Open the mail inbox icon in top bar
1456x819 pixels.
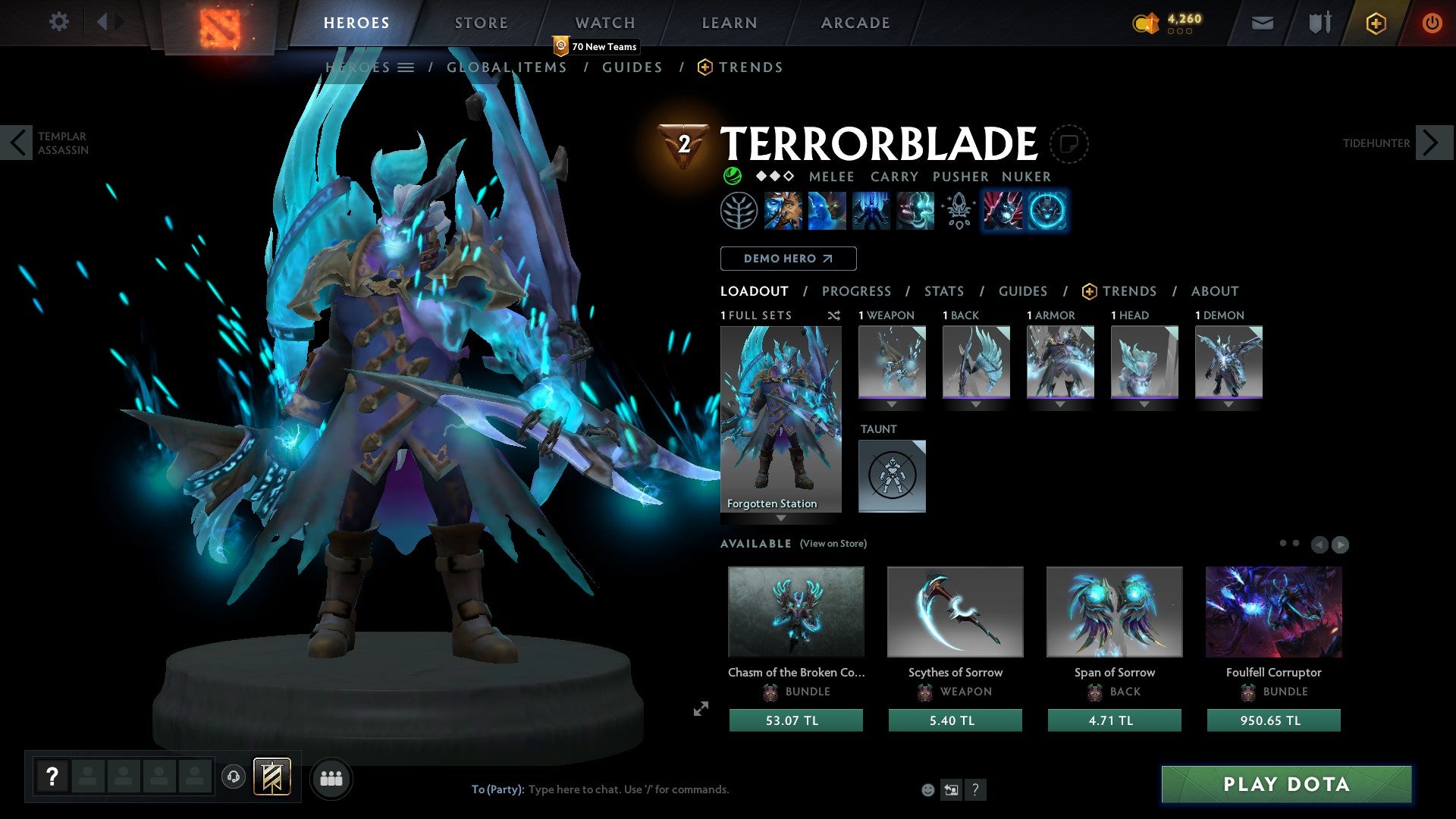coord(1261,23)
